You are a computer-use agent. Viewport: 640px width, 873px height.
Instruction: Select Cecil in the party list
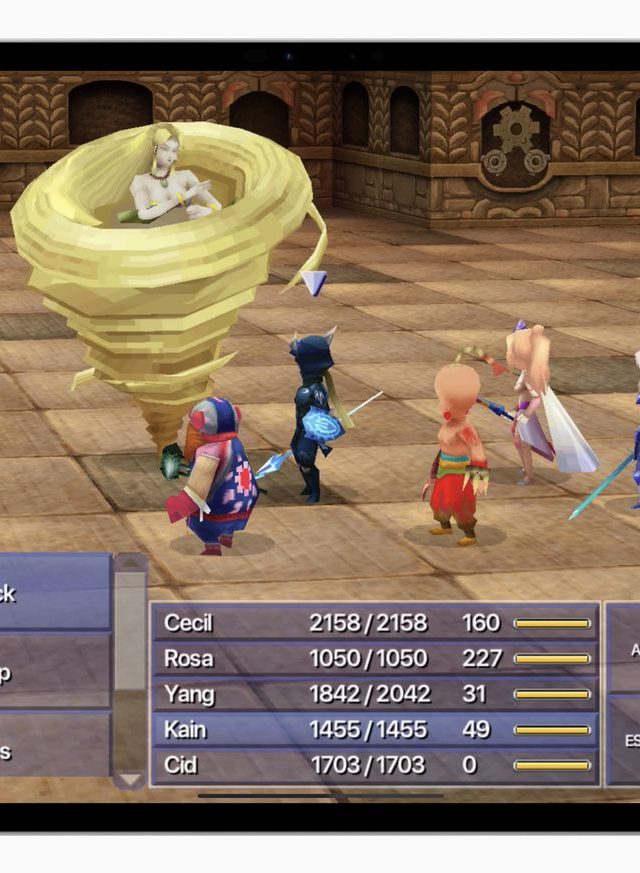pos(375,622)
